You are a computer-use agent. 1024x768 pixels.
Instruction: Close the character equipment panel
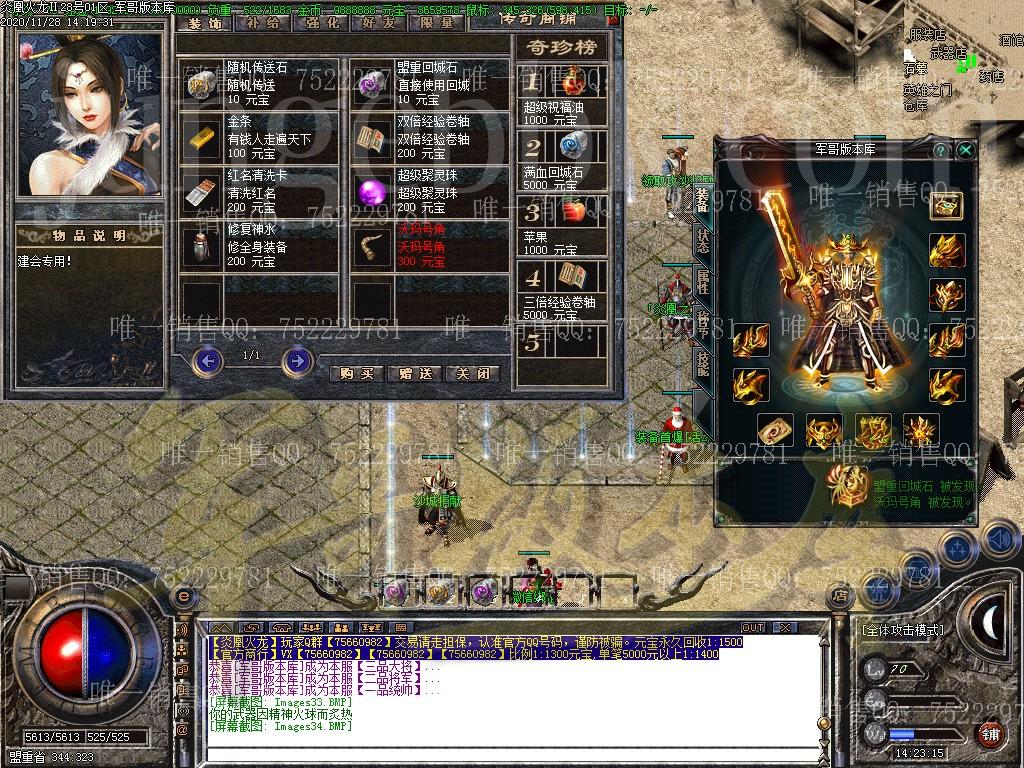tap(965, 150)
